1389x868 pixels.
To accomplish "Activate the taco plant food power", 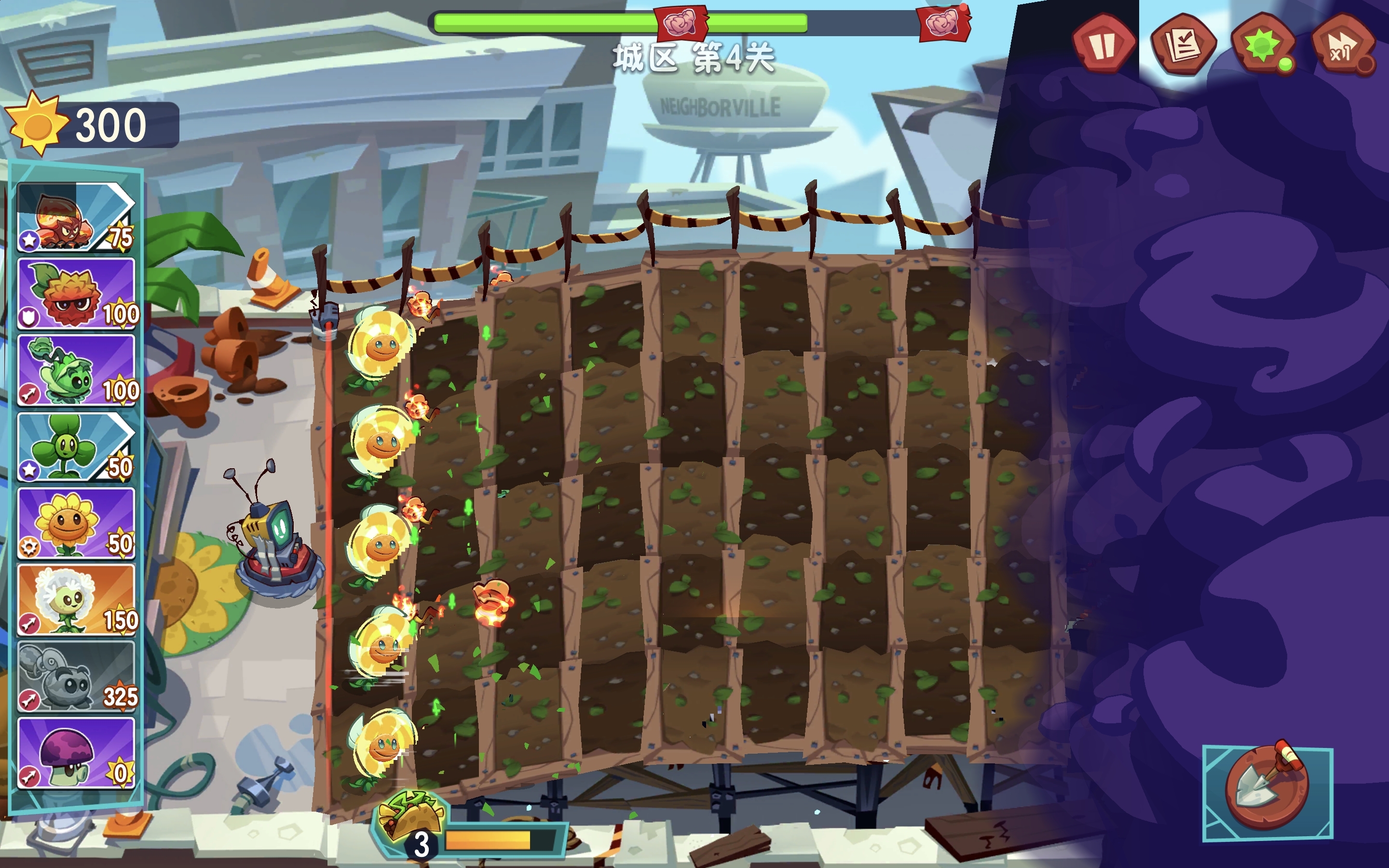I will tap(410, 817).
